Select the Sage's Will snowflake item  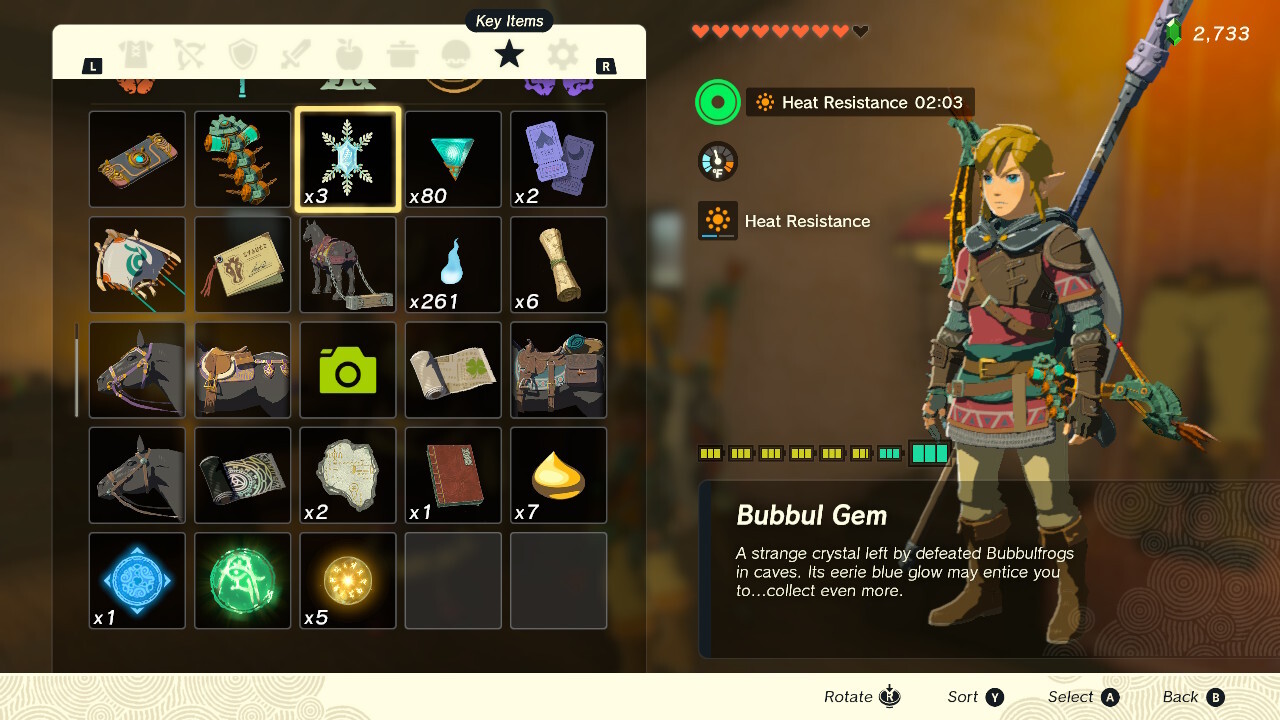tap(347, 159)
